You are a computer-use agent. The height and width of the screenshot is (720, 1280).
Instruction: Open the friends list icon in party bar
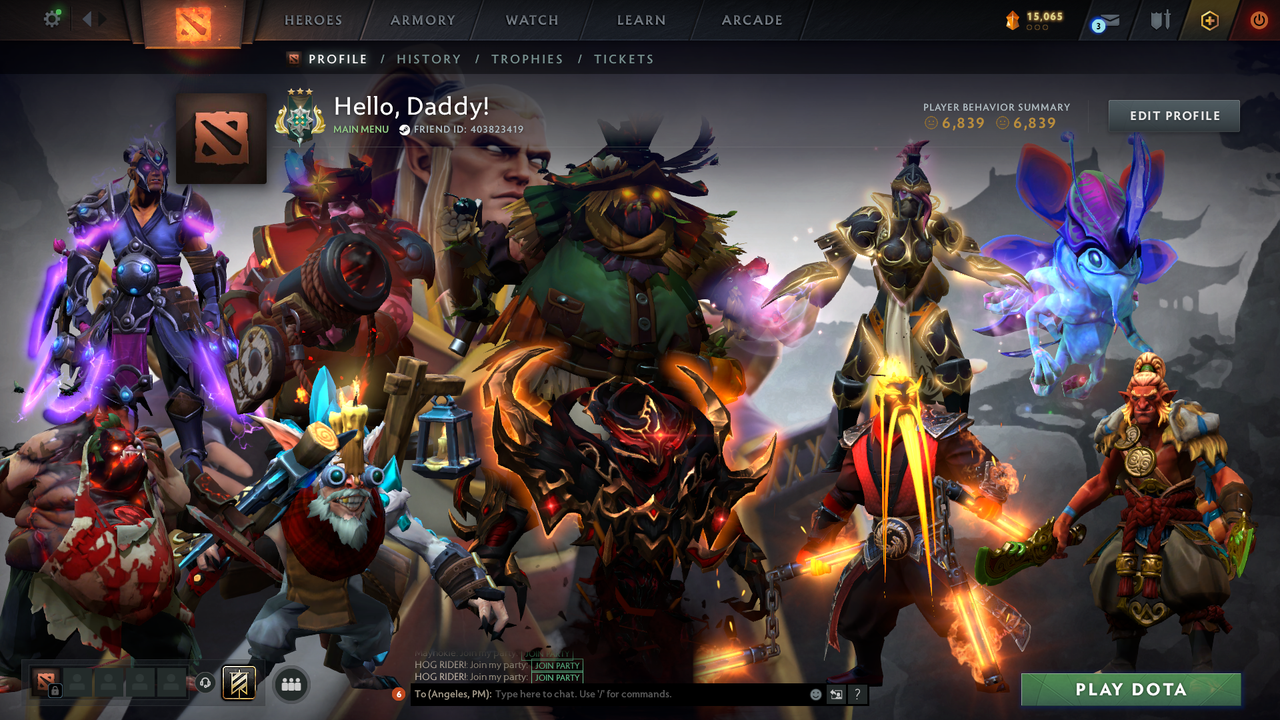pos(290,682)
